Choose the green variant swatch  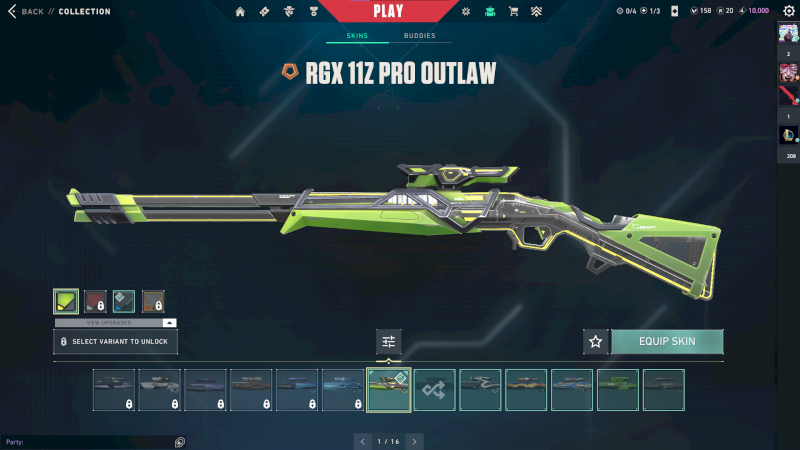click(x=66, y=301)
